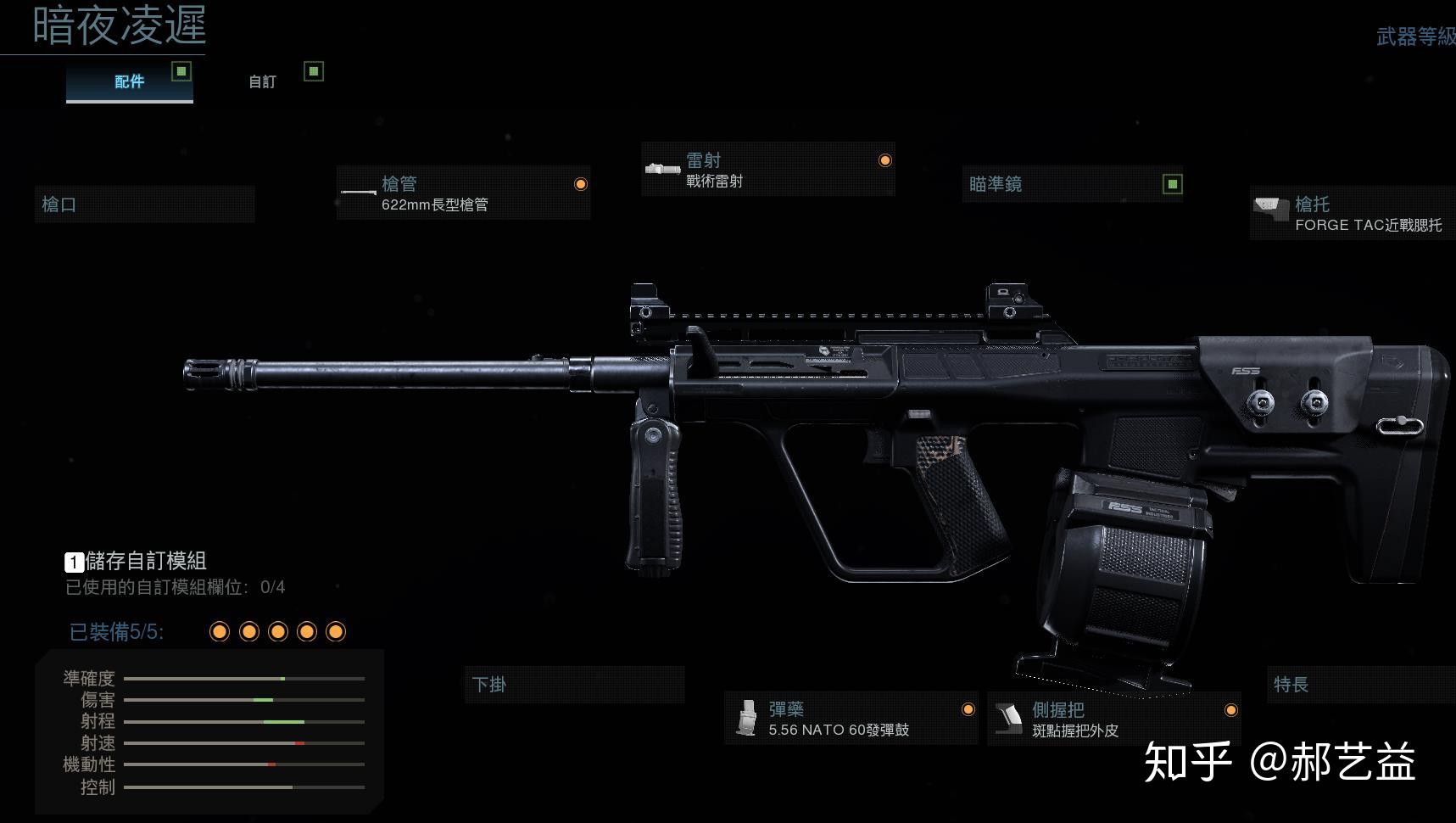
Task: Open the 槍口 muzzle slot
Action: click(144, 204)
